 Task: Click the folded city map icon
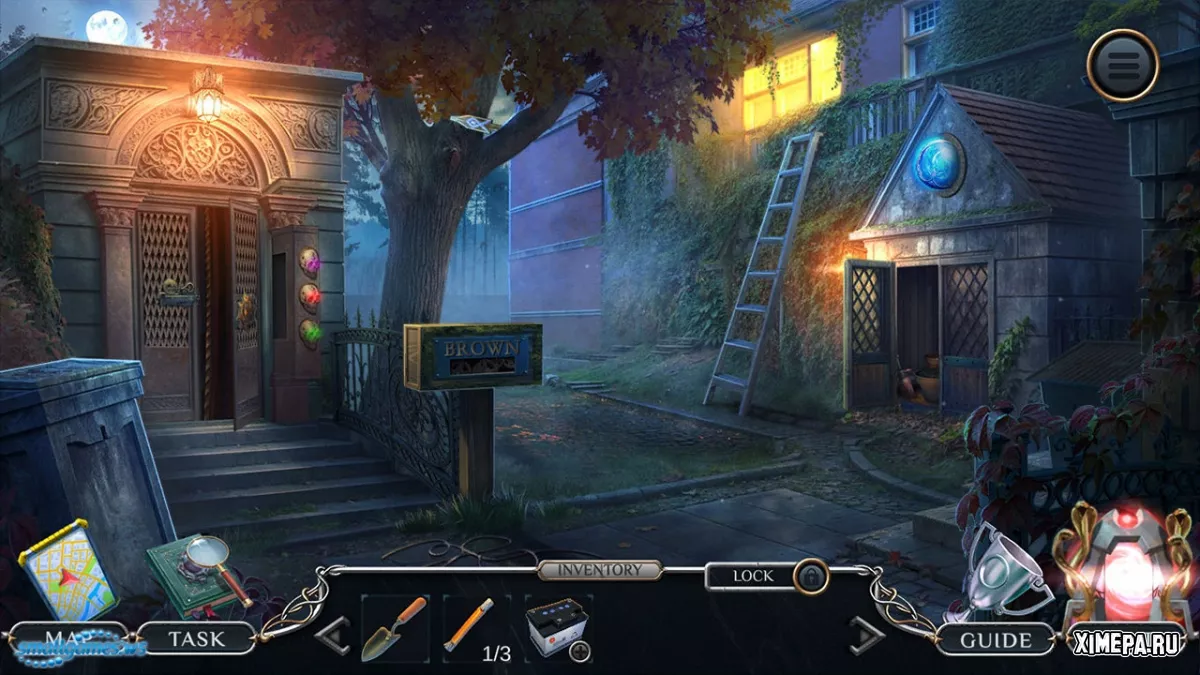68,570
